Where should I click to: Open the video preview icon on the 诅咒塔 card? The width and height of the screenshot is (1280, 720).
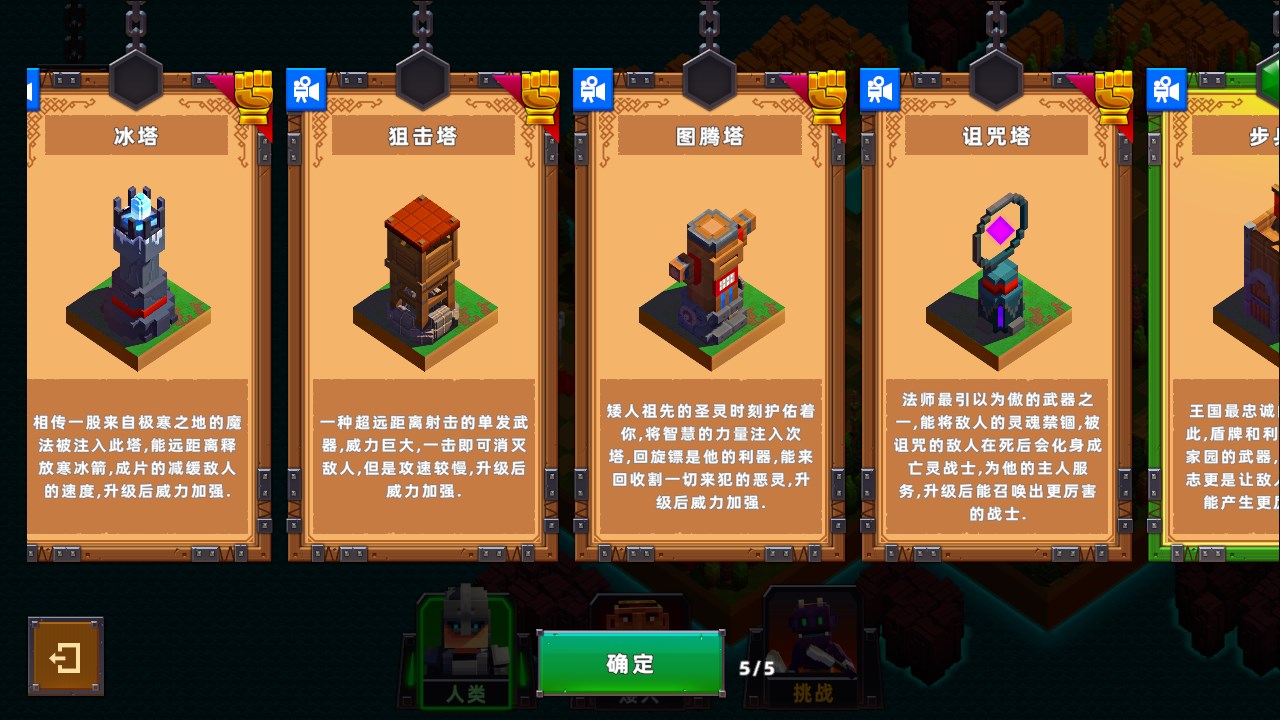(880, 89)
